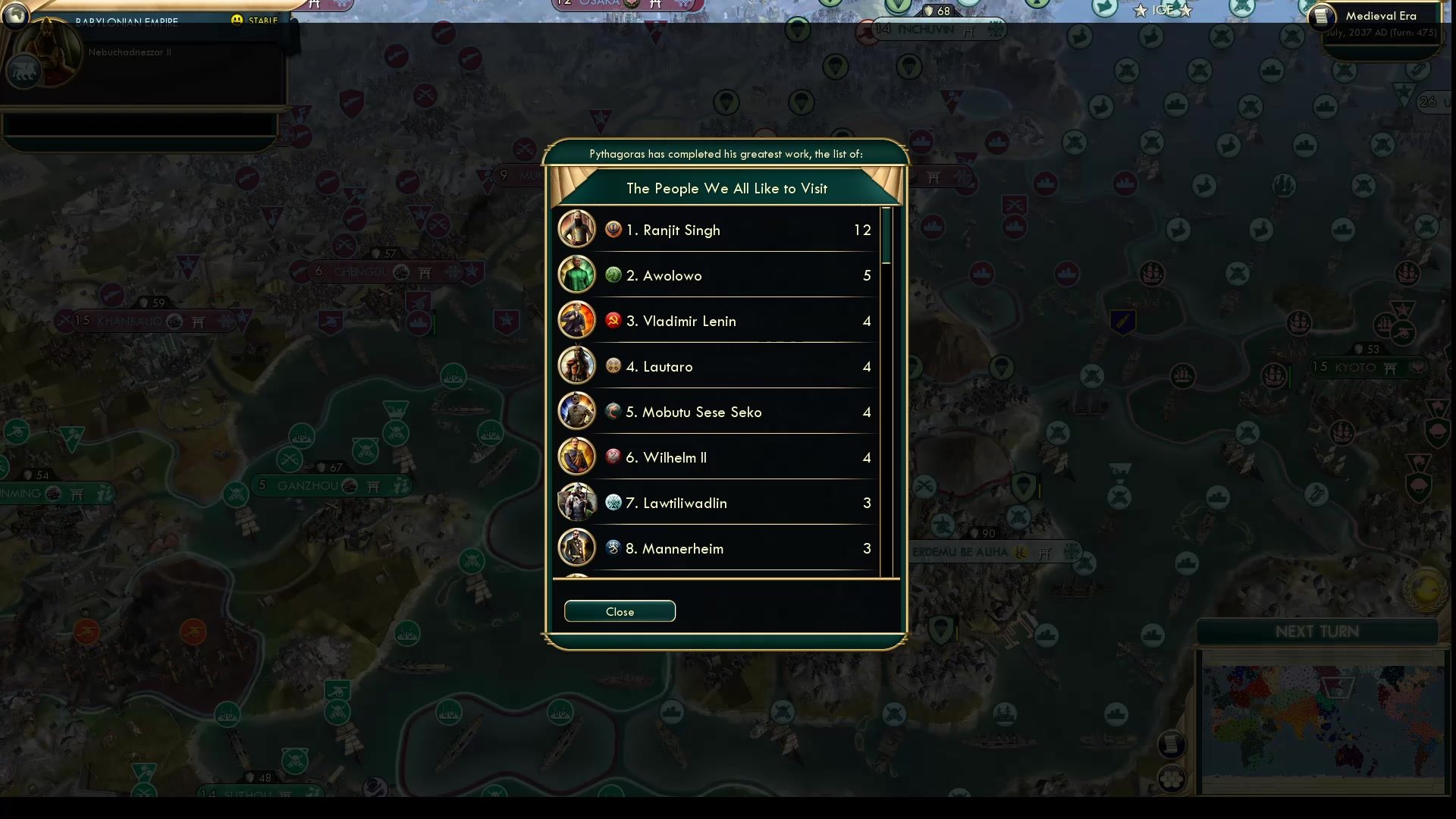Click the Medieval Era scroll icon
Image resolution: width=1456 pixels, height=819 pixels.
click(1320, 16)
